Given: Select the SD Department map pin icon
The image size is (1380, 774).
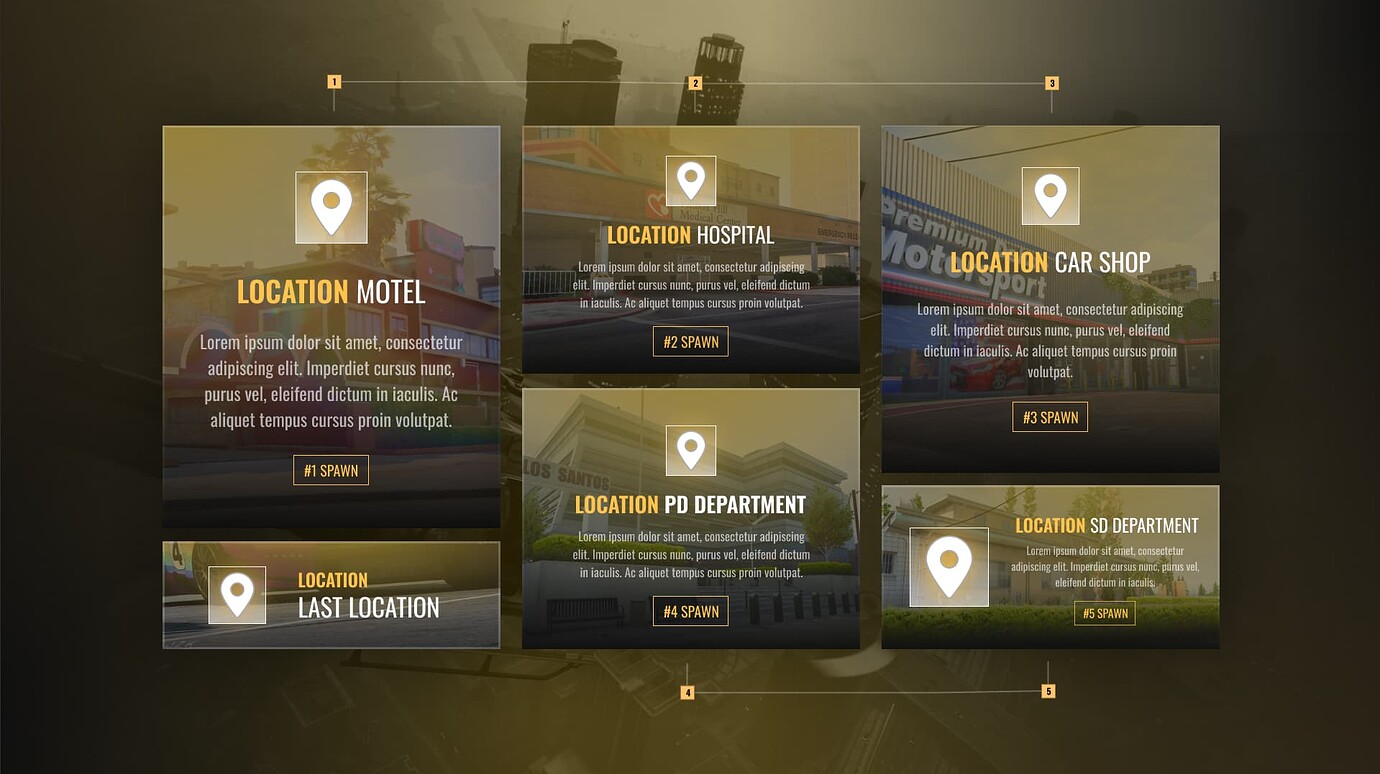Looking at the screenshot, I should point(948,567).
